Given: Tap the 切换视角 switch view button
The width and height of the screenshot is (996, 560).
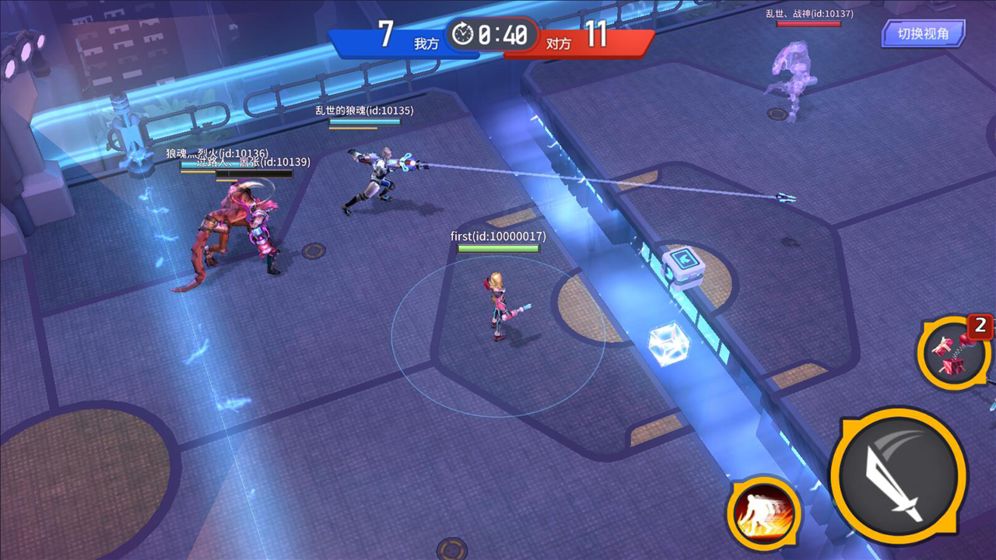Looking at the screenshot, I should [x=923, y=34].
